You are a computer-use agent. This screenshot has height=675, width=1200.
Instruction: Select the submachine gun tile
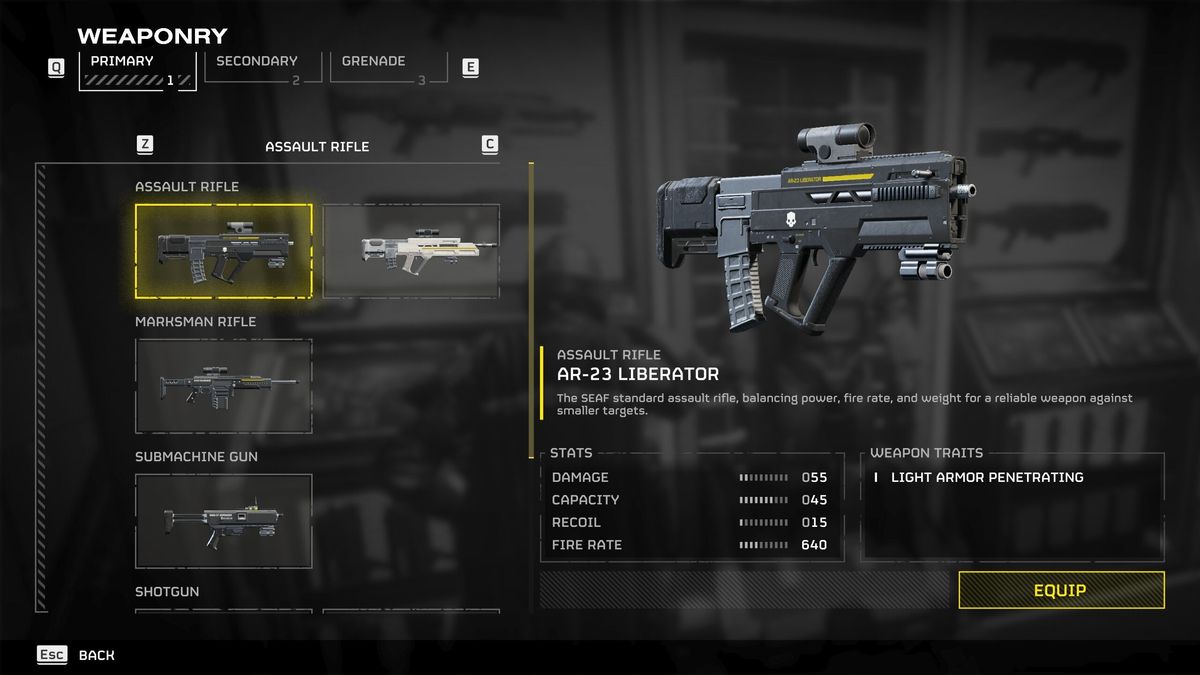(224, 521)
